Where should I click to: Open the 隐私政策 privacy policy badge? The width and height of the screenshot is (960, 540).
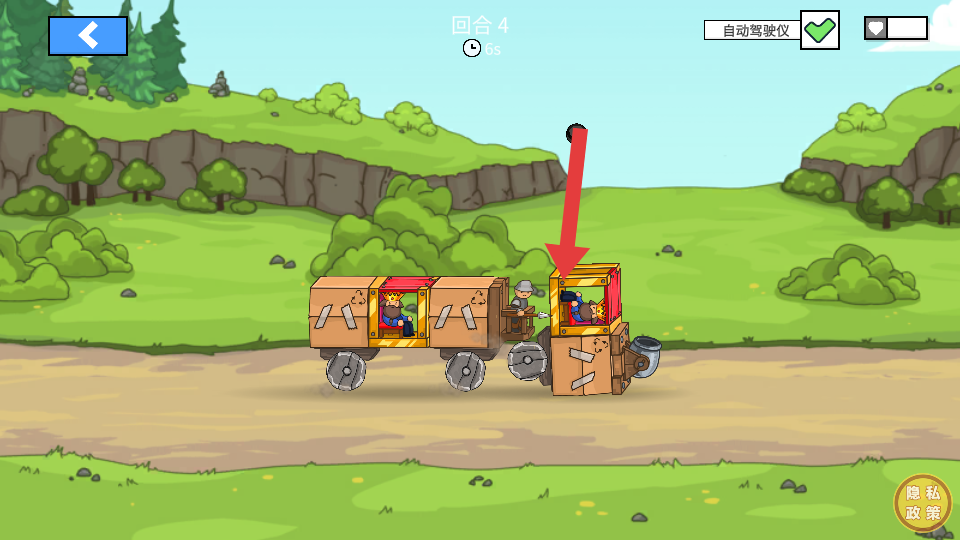[x=922, y=502]
